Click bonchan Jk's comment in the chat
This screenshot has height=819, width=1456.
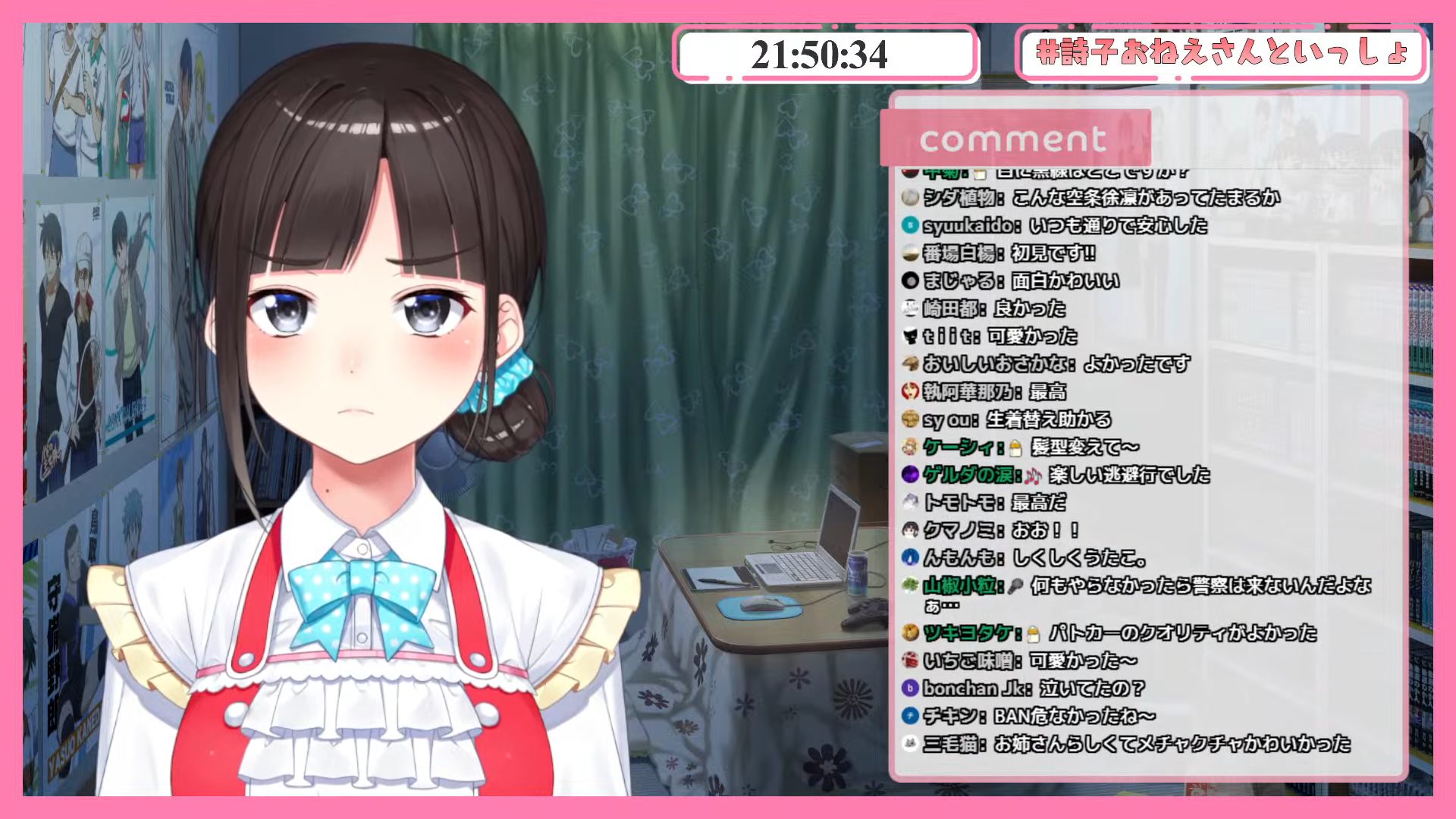point(1022,689)
